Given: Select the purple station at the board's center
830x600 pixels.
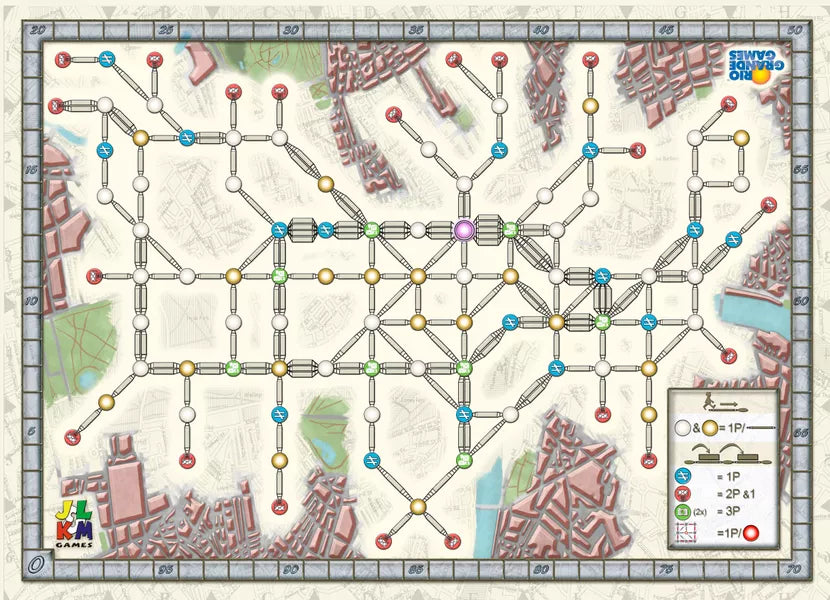Looking at the screenshot, I should coord(464,230).
